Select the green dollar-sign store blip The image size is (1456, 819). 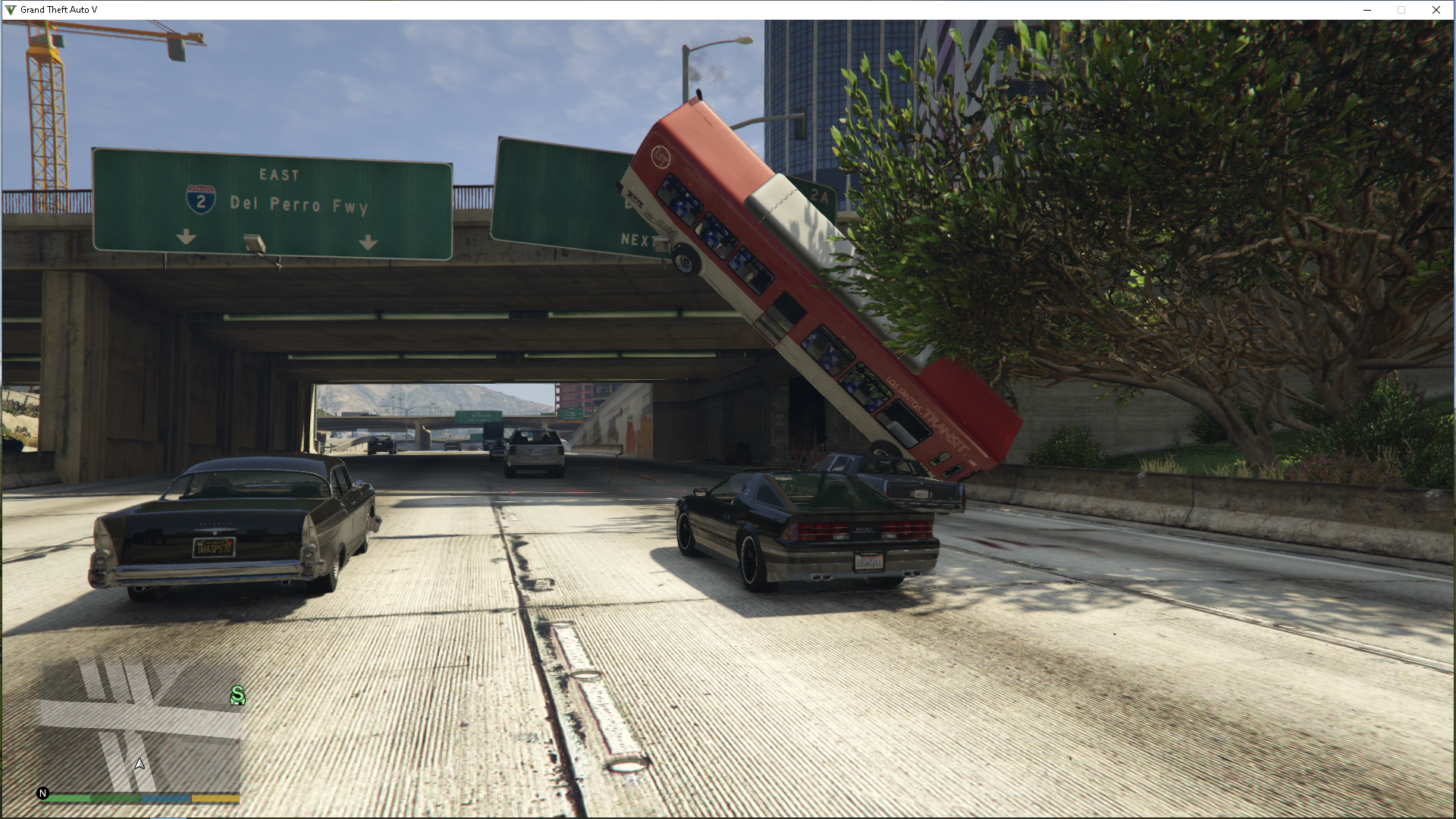pyautogui.click(x=238, y=695)
